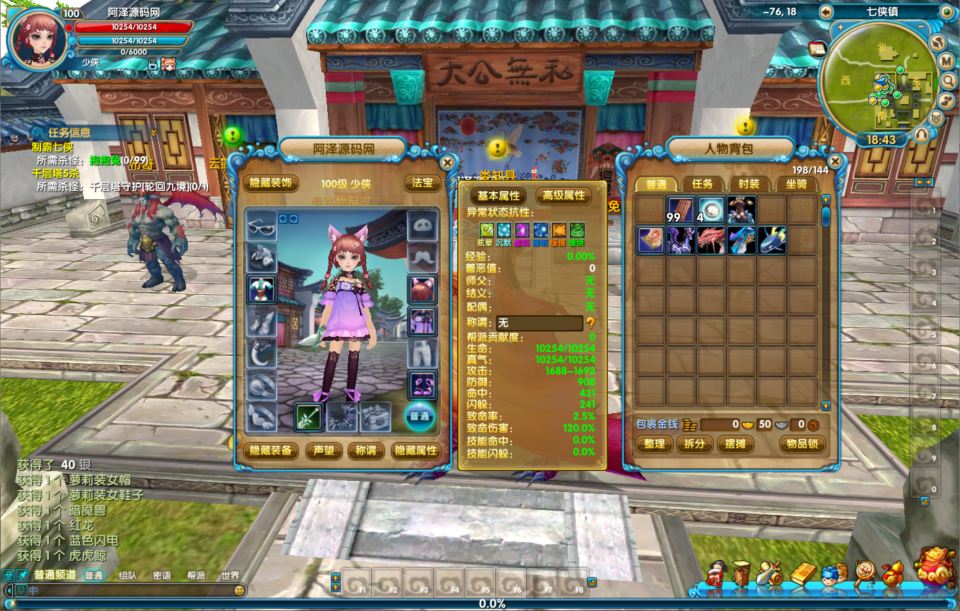The height and width of the screenshot is (611, 960).
Task: Open the 摆摊 stall button
Action: tap(734, 444)
